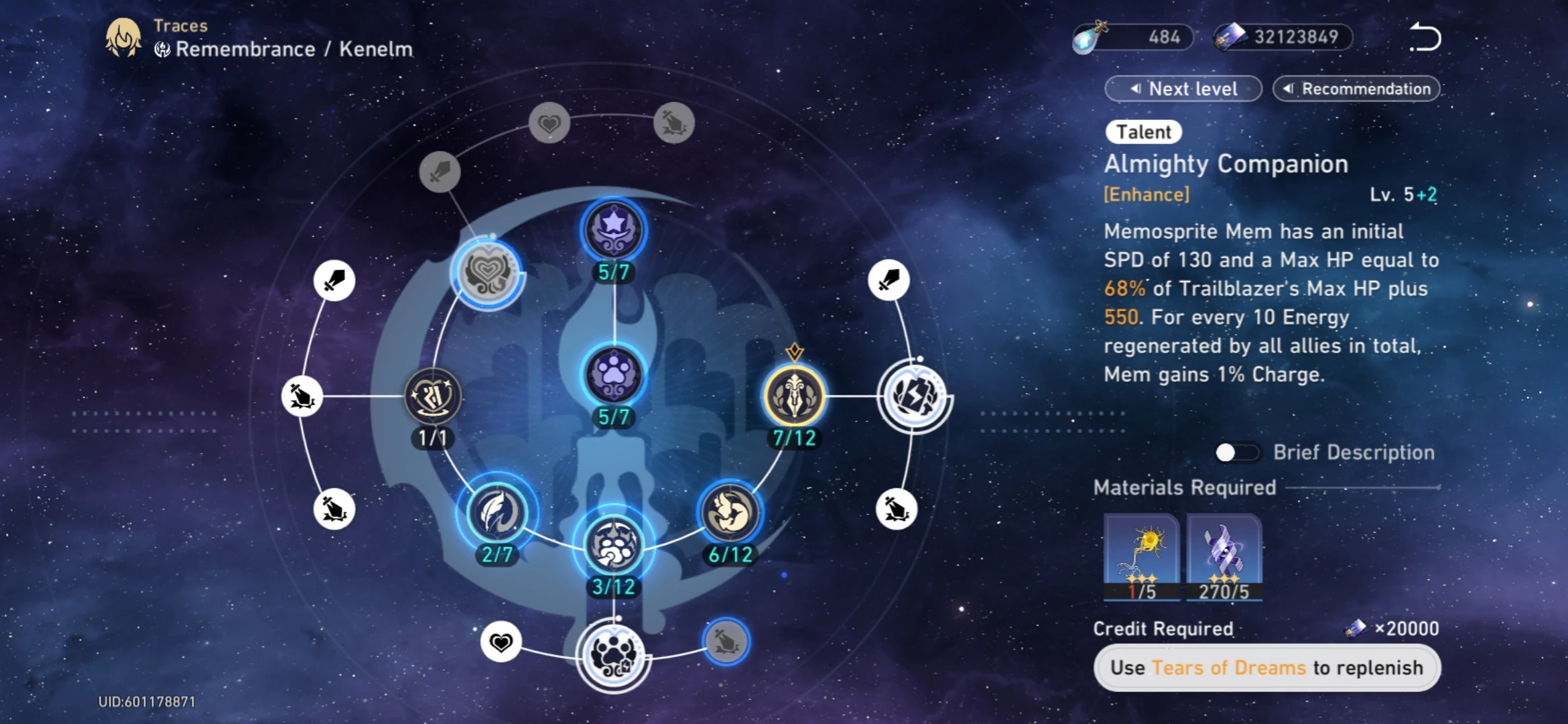1568x724 pixels.
Task: Select the locked sword stat node on far left
Action: [333, 280]
